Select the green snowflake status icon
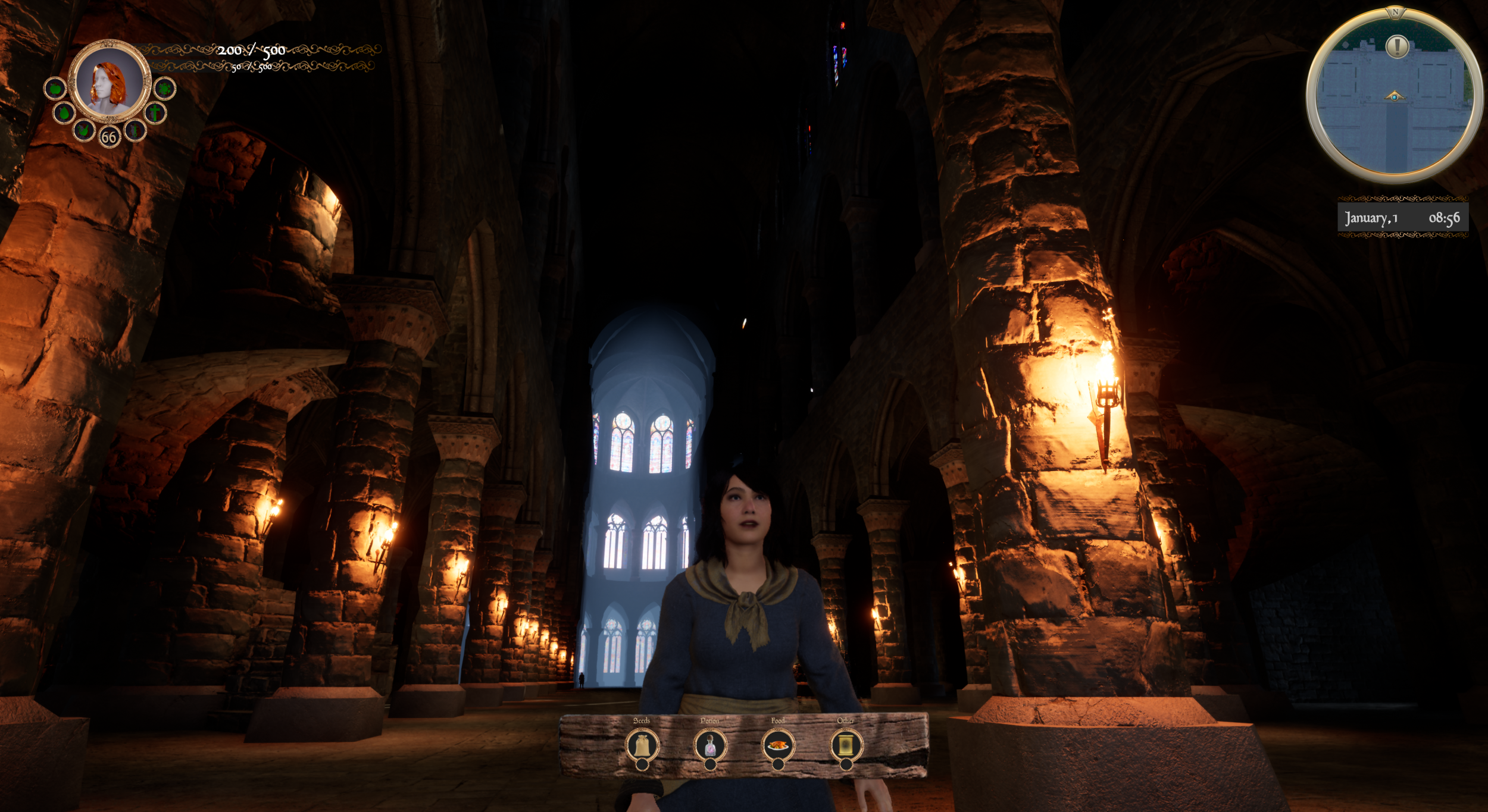This screenshot has height=812, width=1488. coord(164,89)
